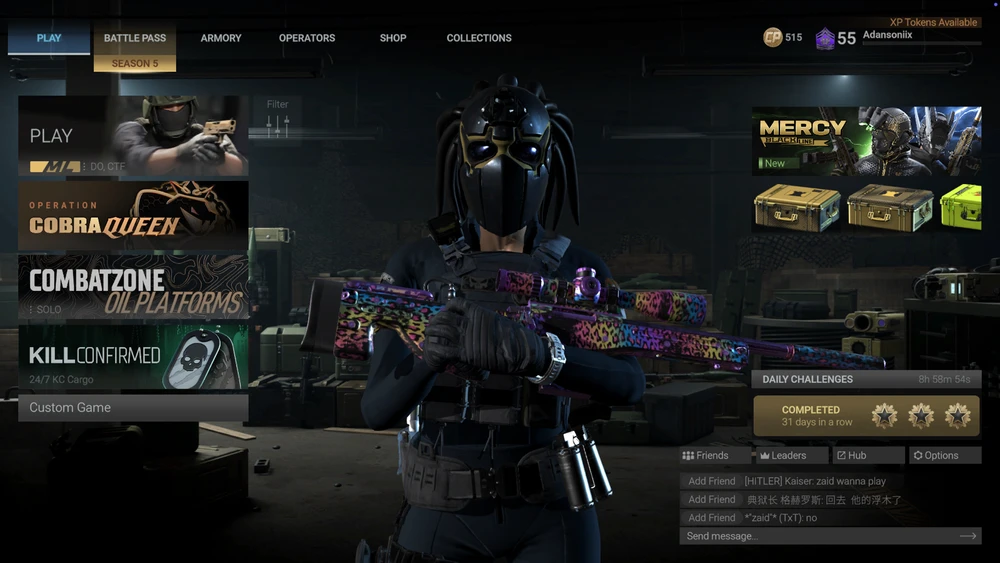View the Mercy bundle banner

tap(866, 141)
